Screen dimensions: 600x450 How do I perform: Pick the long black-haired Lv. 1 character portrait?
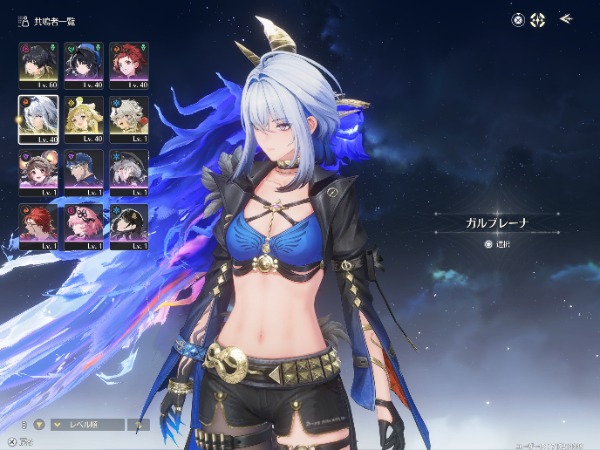point(129,226)
